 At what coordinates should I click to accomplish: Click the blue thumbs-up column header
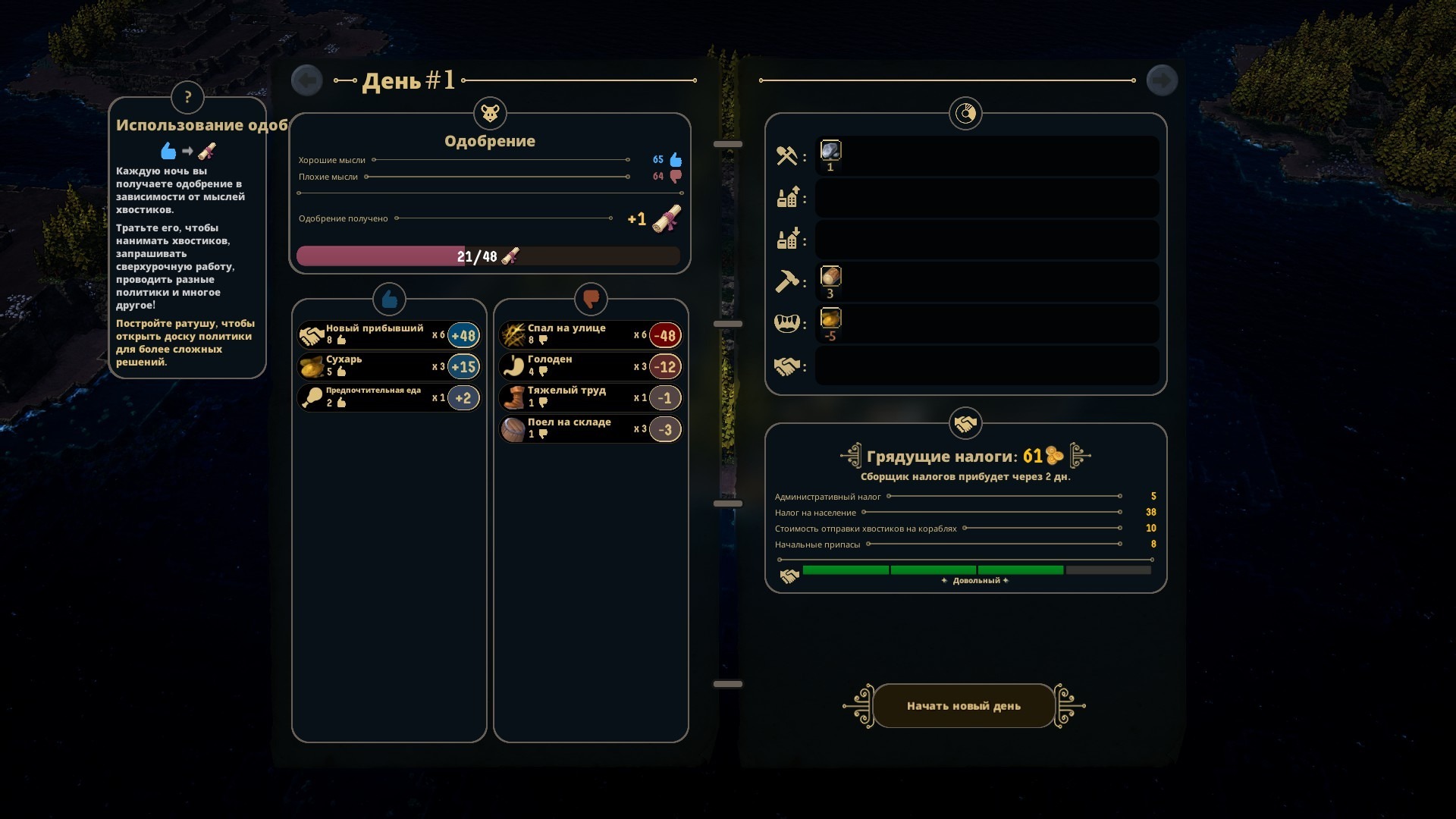tap(390, 300)
